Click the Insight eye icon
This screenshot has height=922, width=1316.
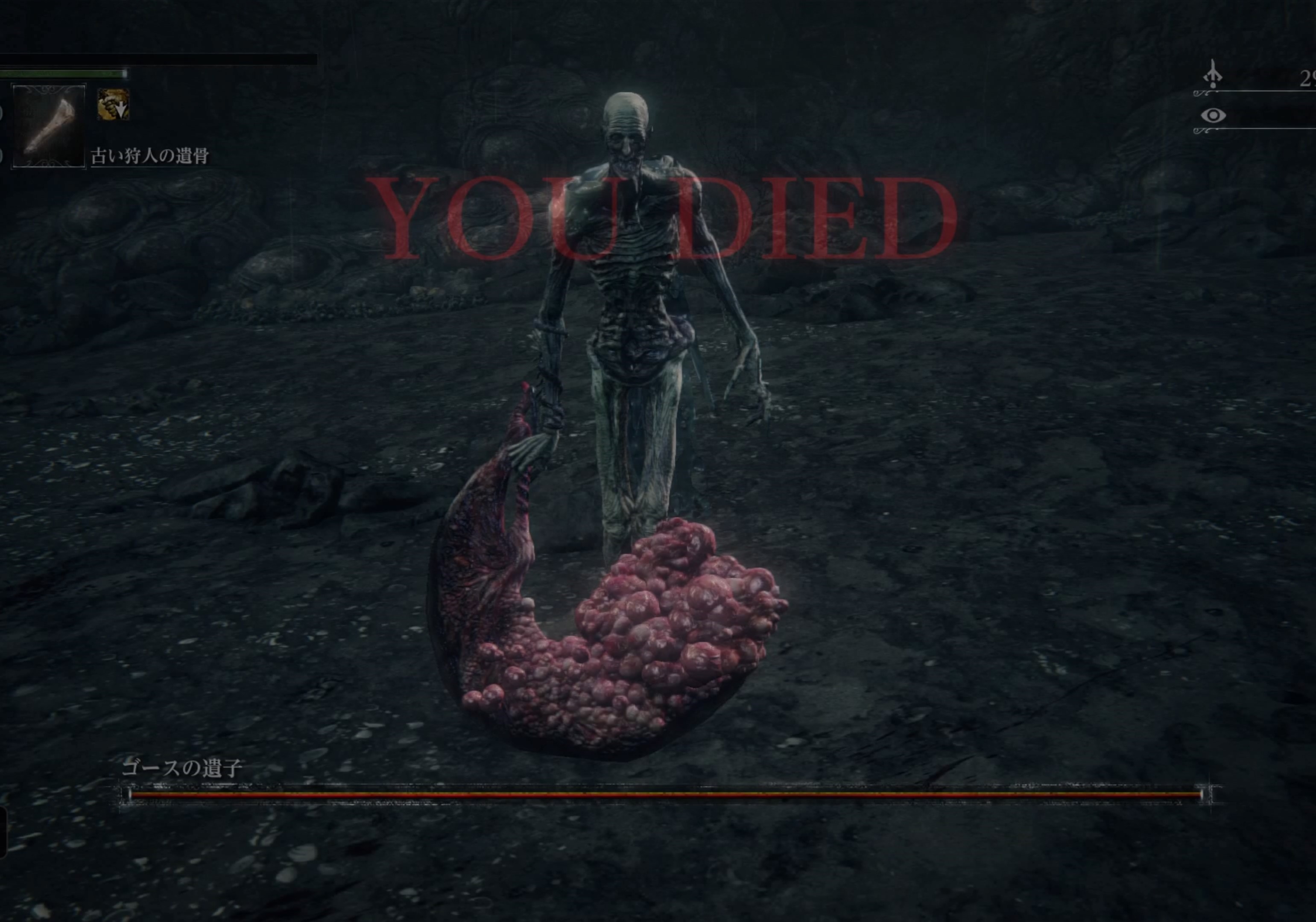tap(1213, 116)
